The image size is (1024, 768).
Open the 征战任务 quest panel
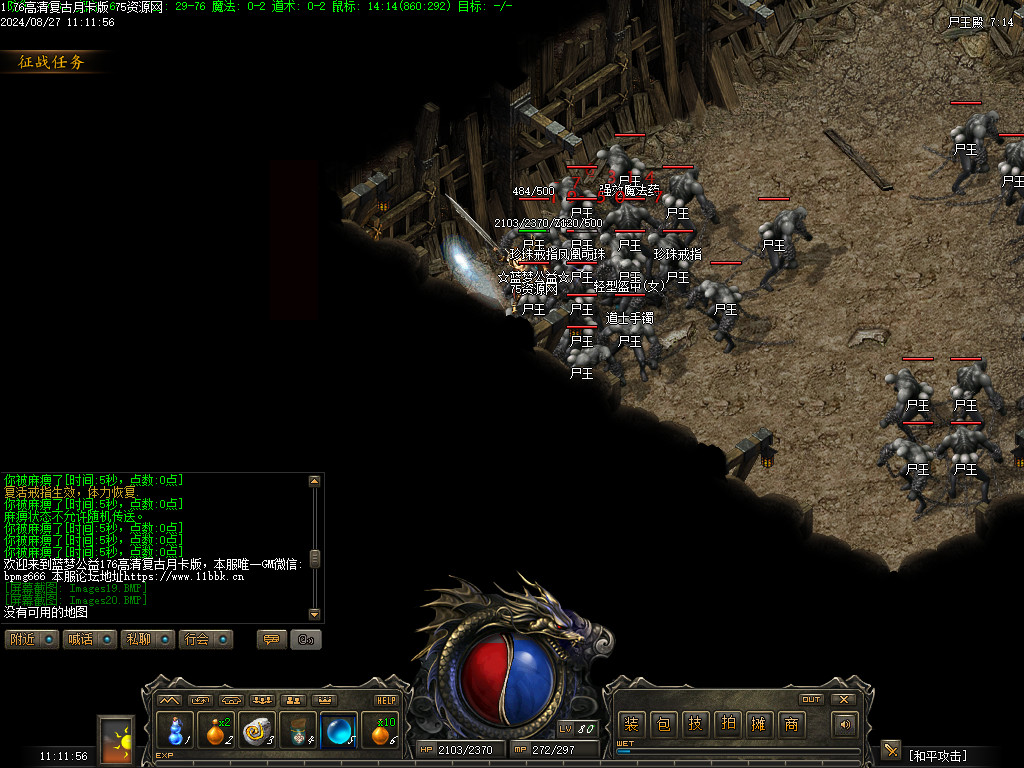pyautogui.click(x=53, y=62)
